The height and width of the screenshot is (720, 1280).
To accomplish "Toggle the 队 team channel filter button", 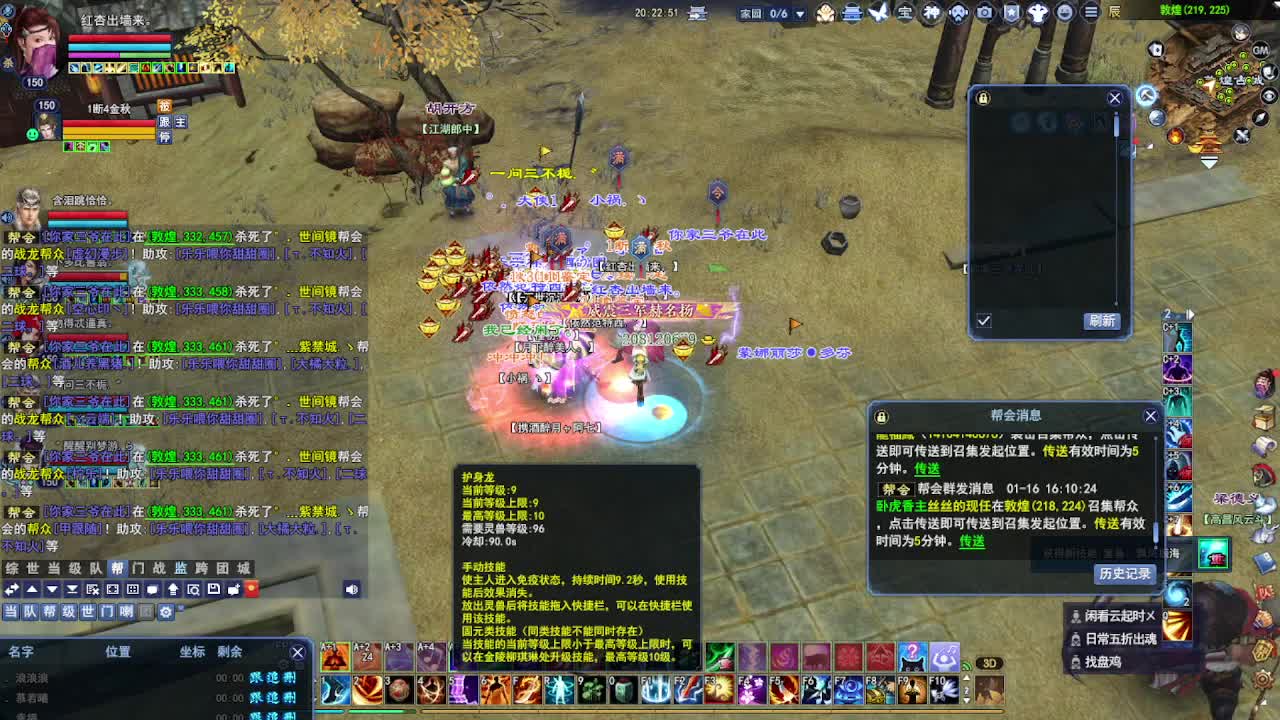I will pyautogui.click(x=29, y=611).
